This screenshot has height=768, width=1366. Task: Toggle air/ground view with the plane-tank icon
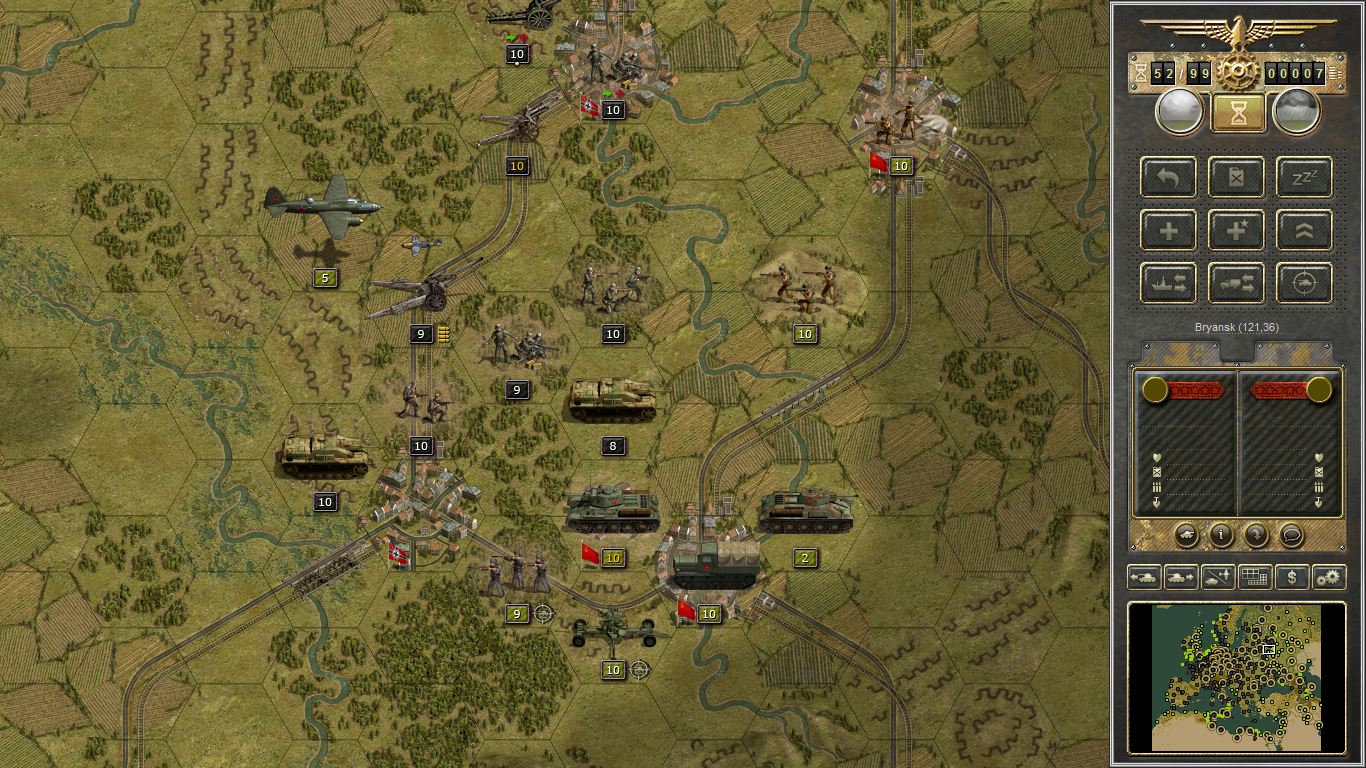point(1218,576)
